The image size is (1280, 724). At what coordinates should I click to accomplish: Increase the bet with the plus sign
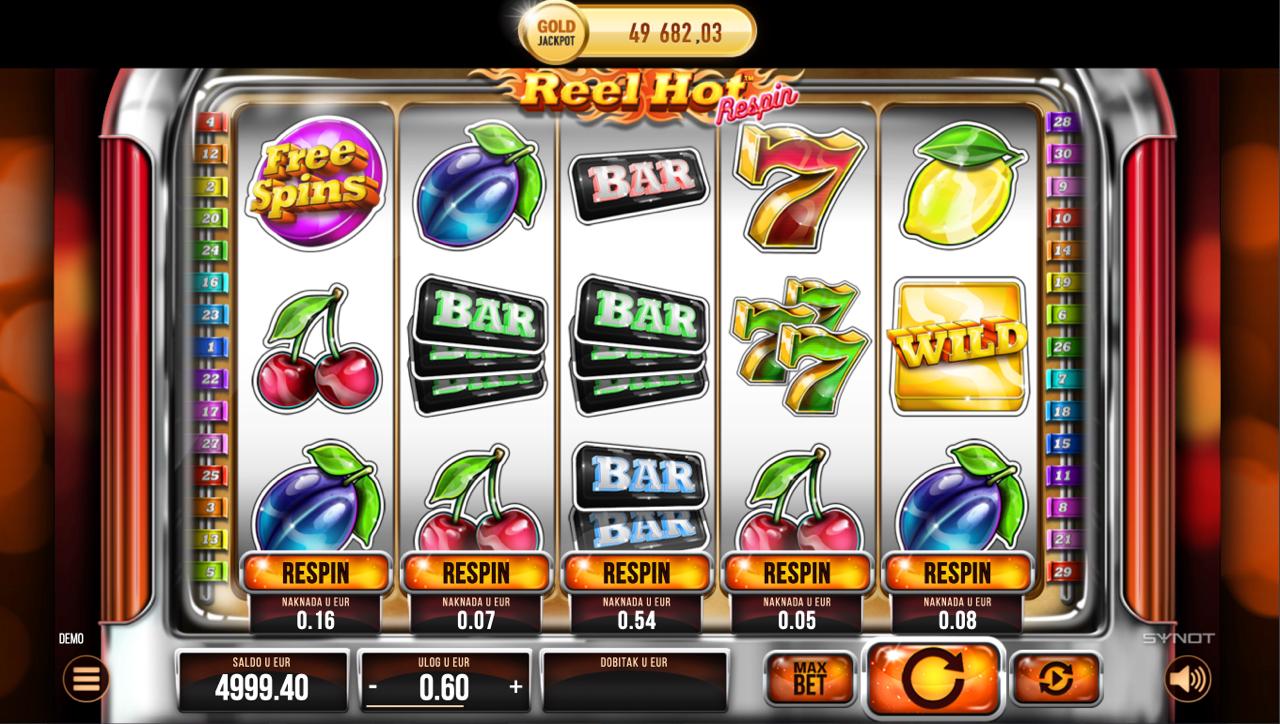516,687
